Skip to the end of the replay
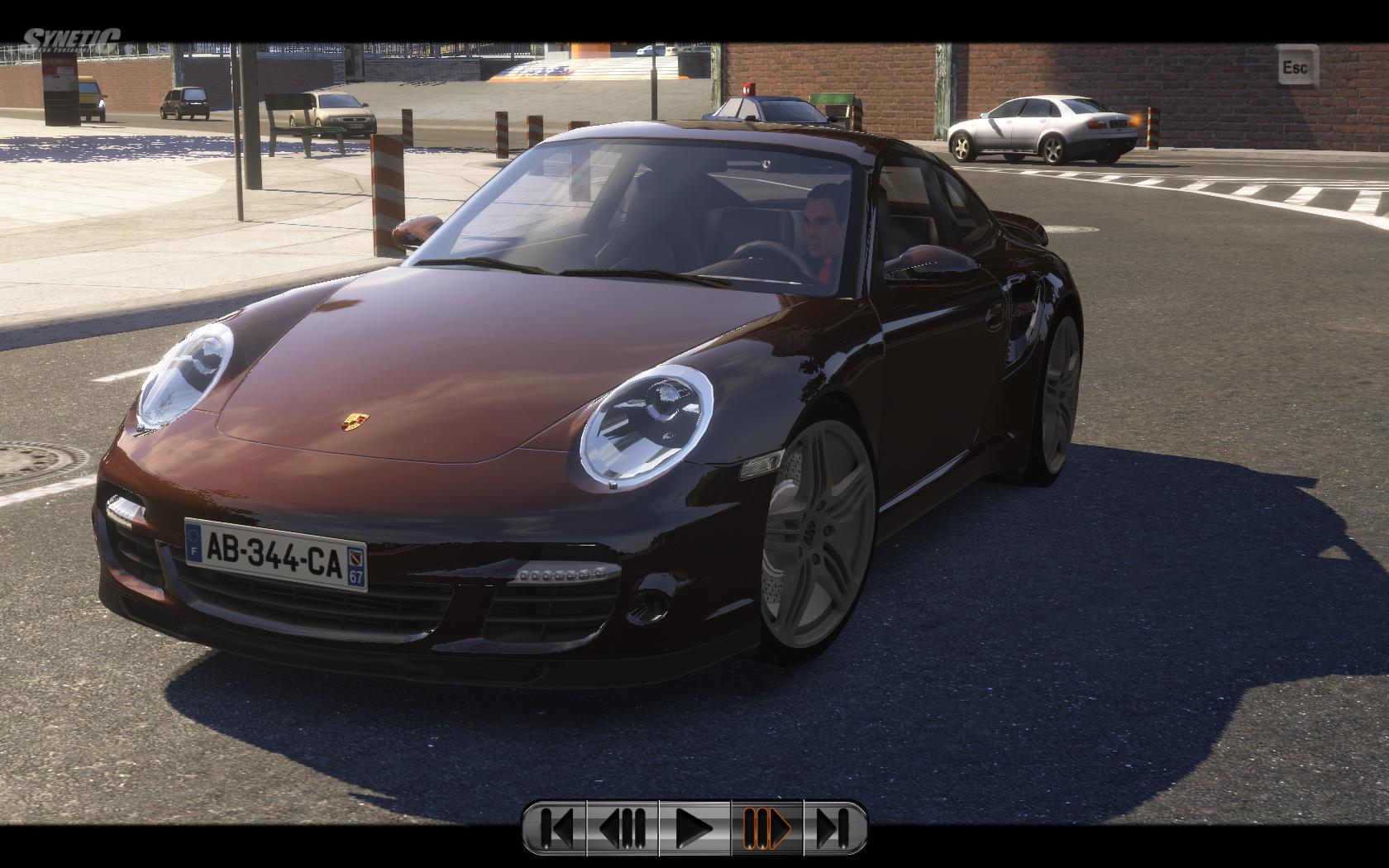The image size is (1389, 868). [x=833, y=827]
